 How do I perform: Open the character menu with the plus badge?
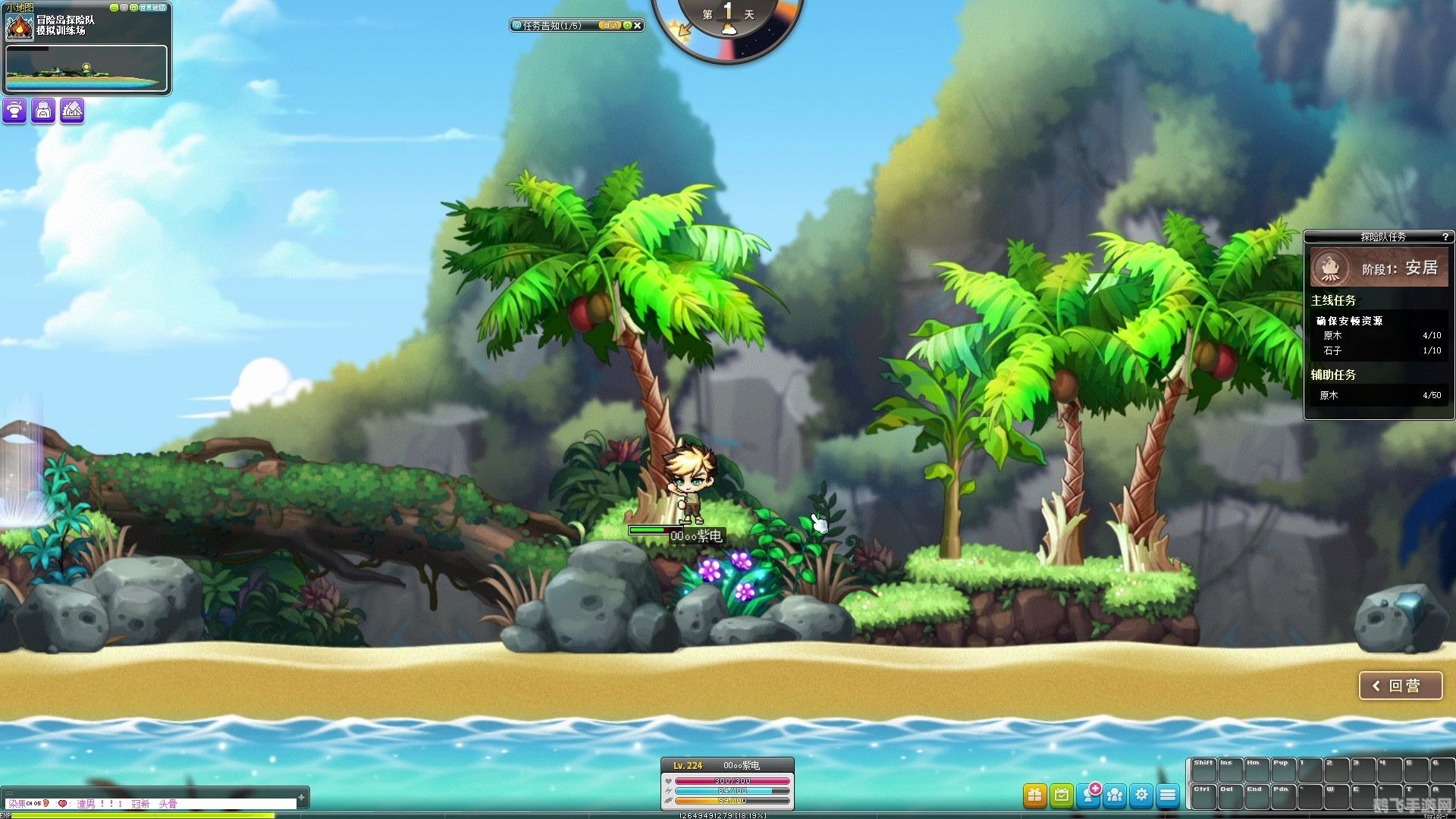click(x=1089, y=795)
